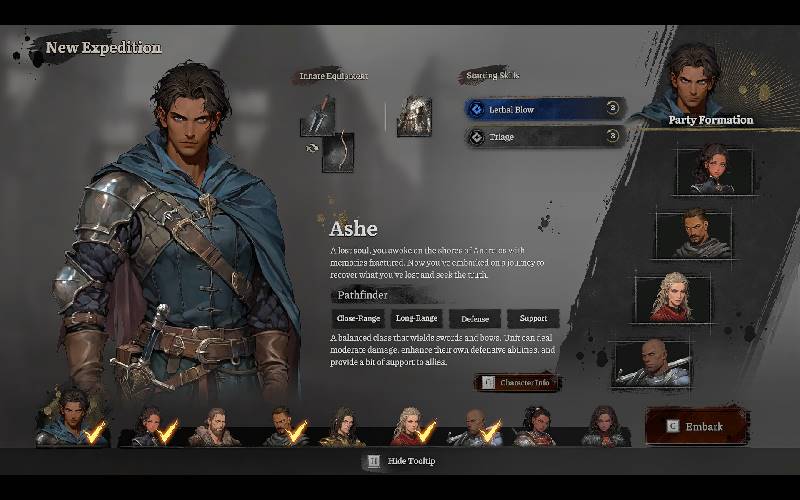Screen dimensions: 800x500
Task: Click the bow innate equipment slot
Action: point(338,152)
